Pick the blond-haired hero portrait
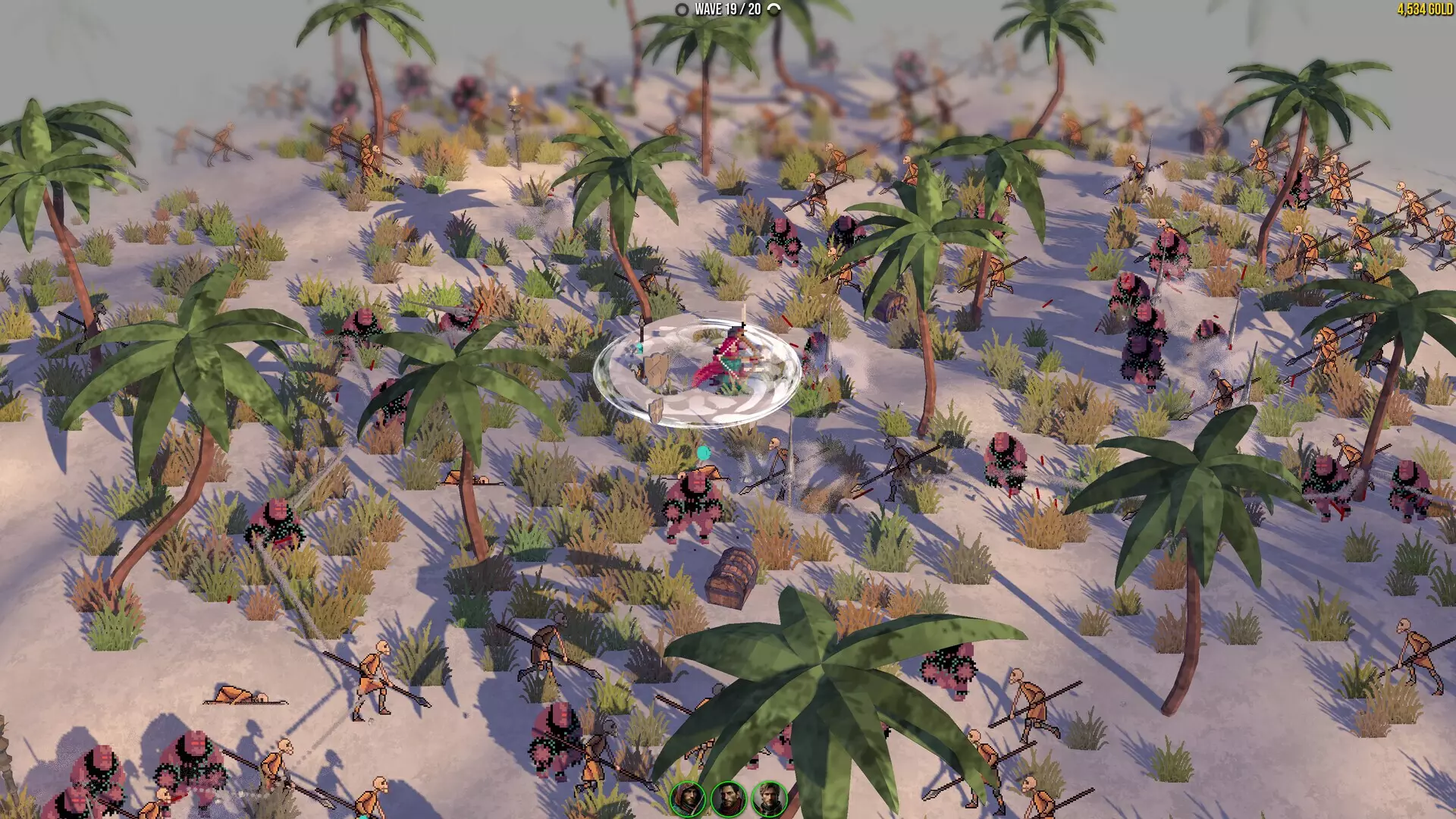 (769, 799)
